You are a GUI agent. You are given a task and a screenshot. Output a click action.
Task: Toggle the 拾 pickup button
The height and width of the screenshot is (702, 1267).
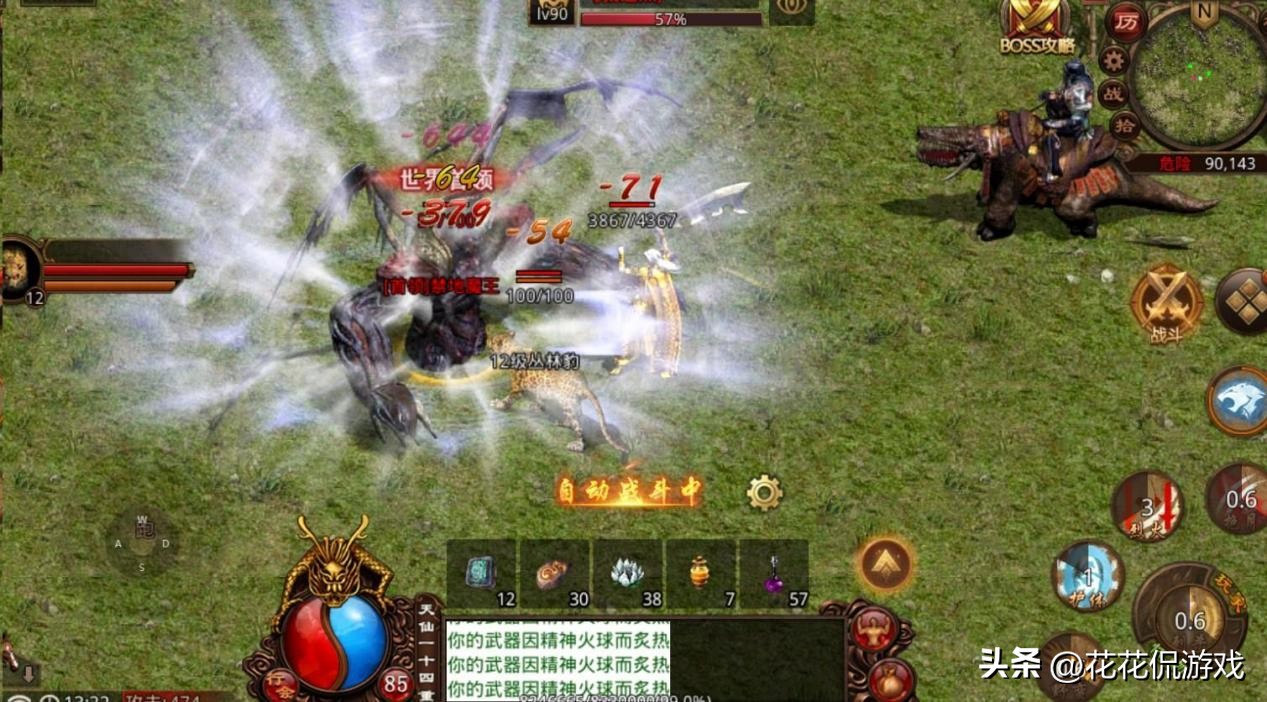pyautogui.click(x=1125, y=127)
